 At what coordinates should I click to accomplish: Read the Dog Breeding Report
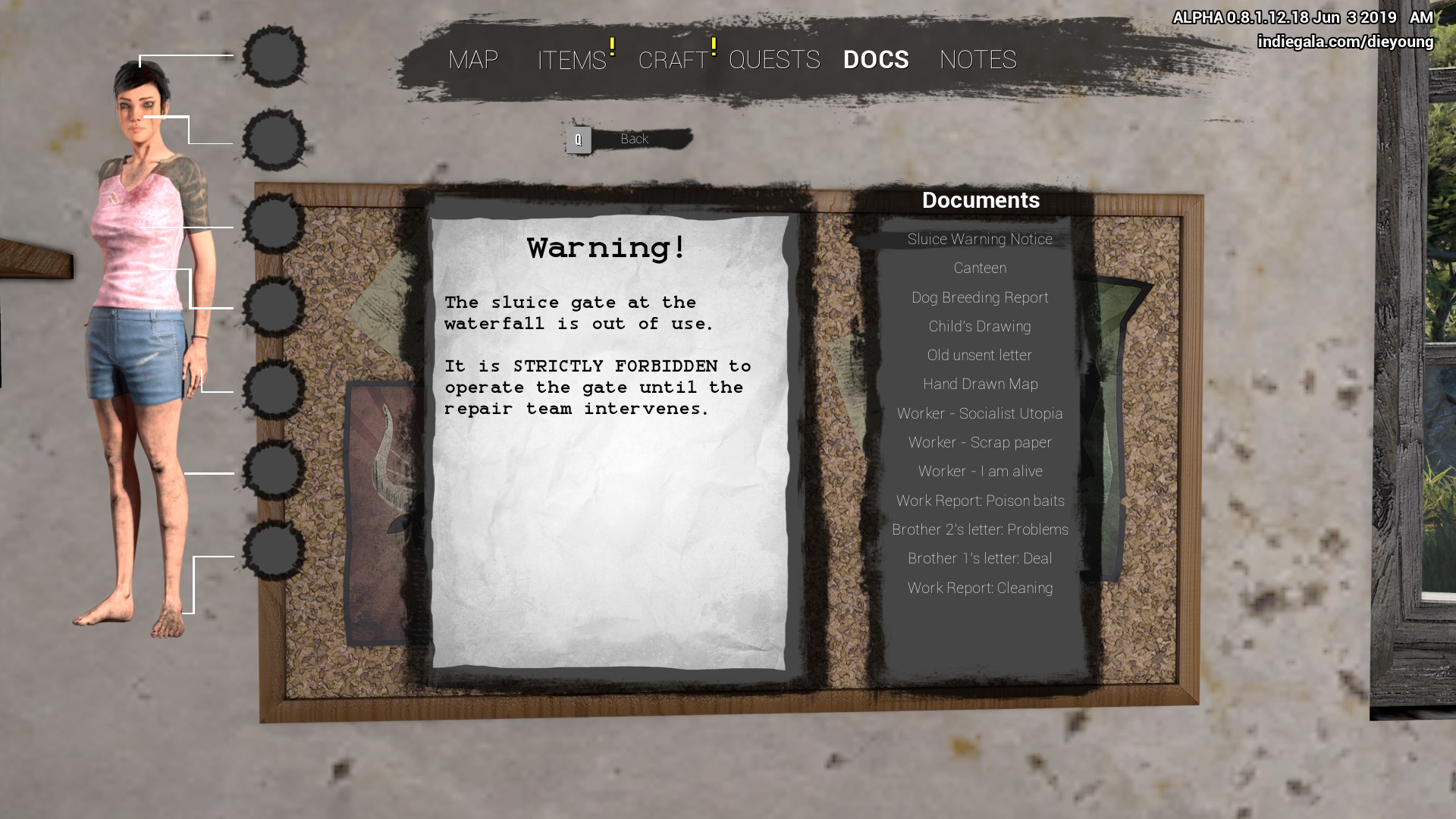[x=980, y=298]
